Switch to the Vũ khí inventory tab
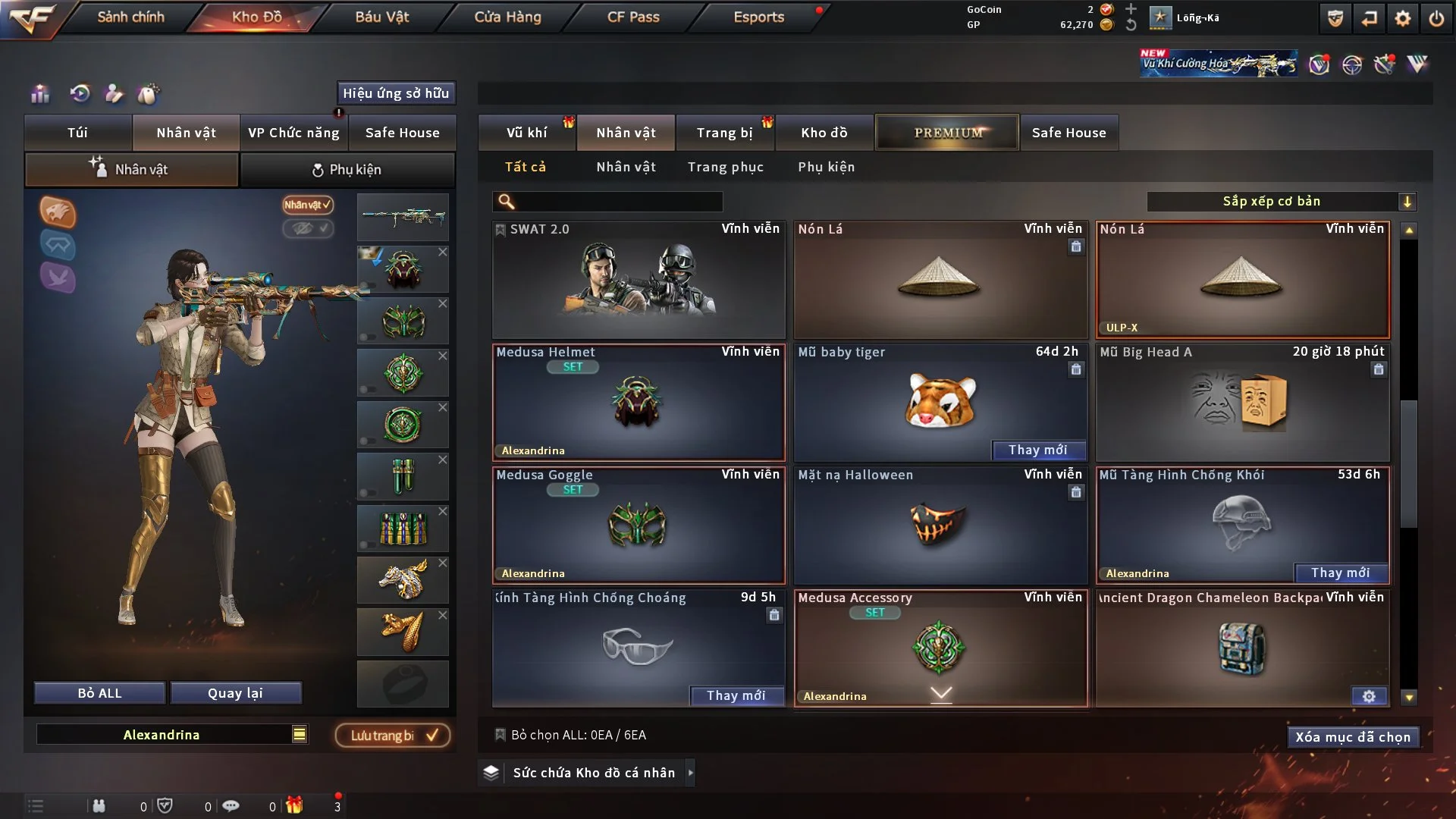Image resolution: width=1456 pixels, height=819 pixels. point(526,133)
